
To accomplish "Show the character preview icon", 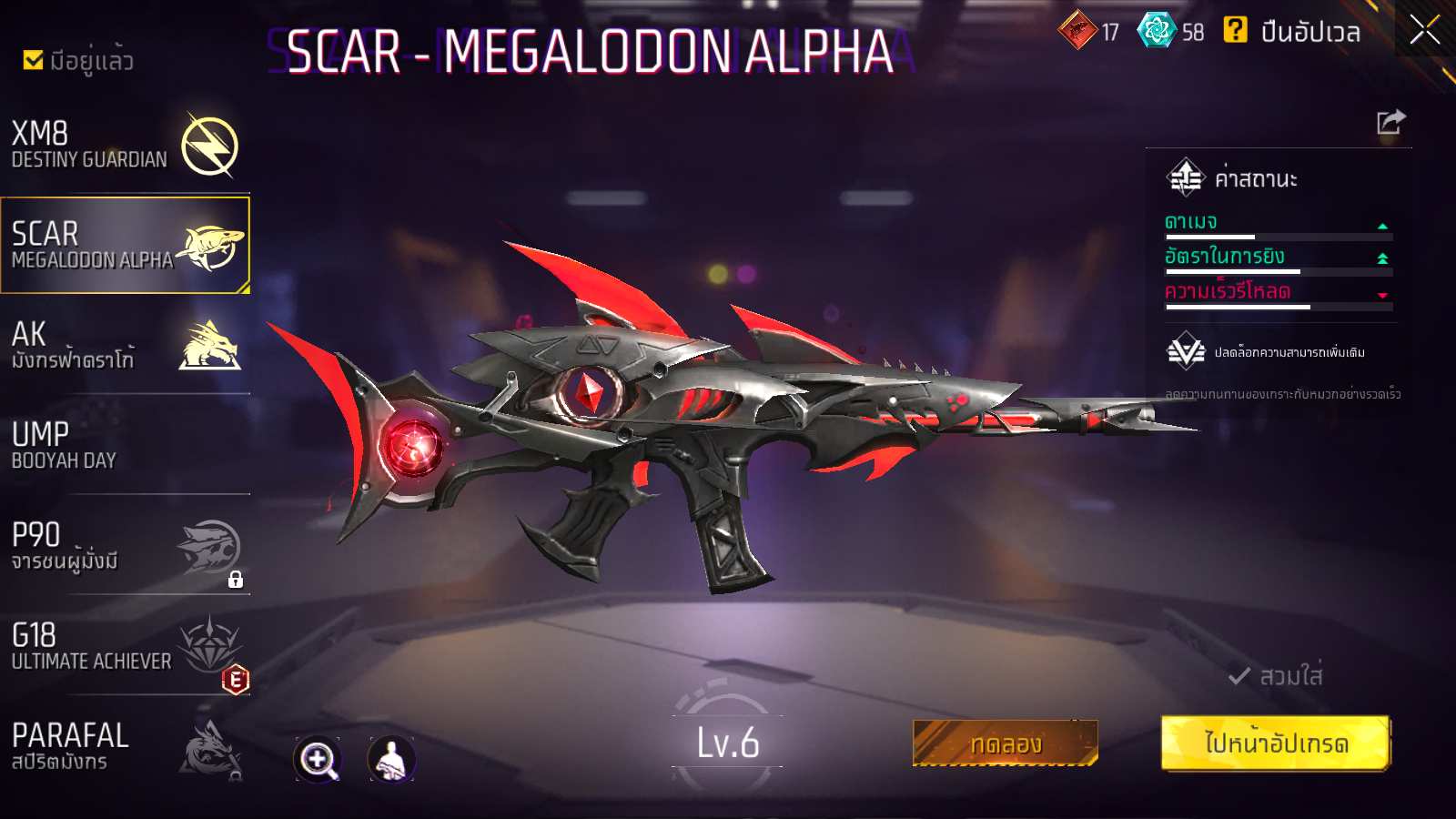I will coord(391,759).
